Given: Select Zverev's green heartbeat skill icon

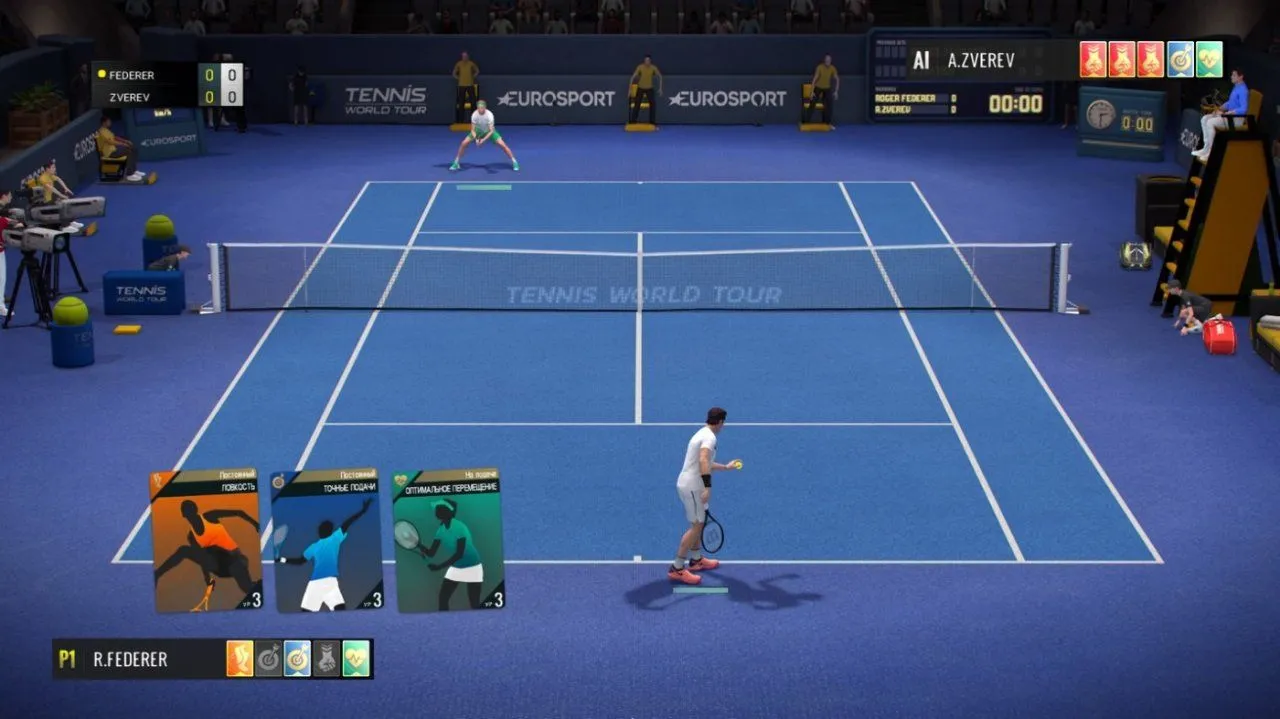Looking at the screenshot, I should click(1209, 60).
